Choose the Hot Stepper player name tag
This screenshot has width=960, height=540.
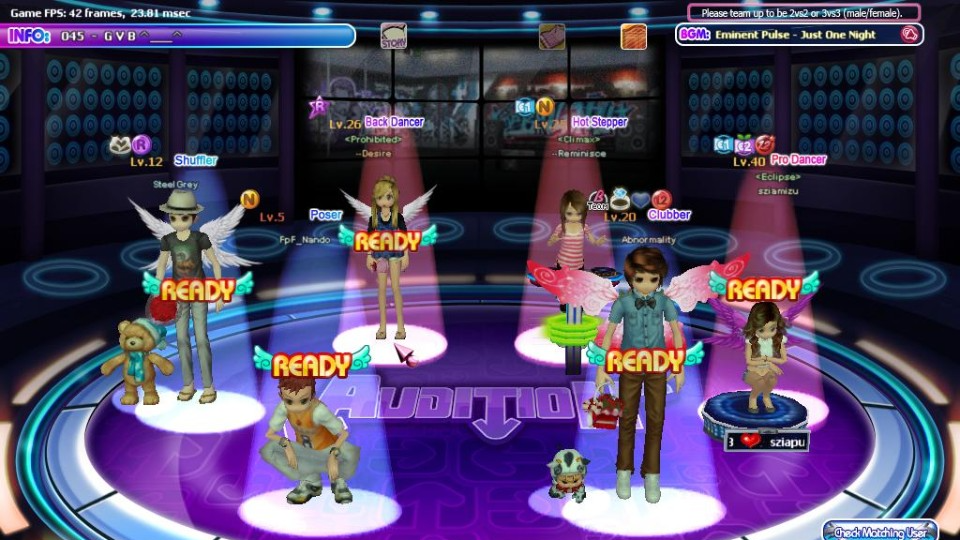click(599, 122)
